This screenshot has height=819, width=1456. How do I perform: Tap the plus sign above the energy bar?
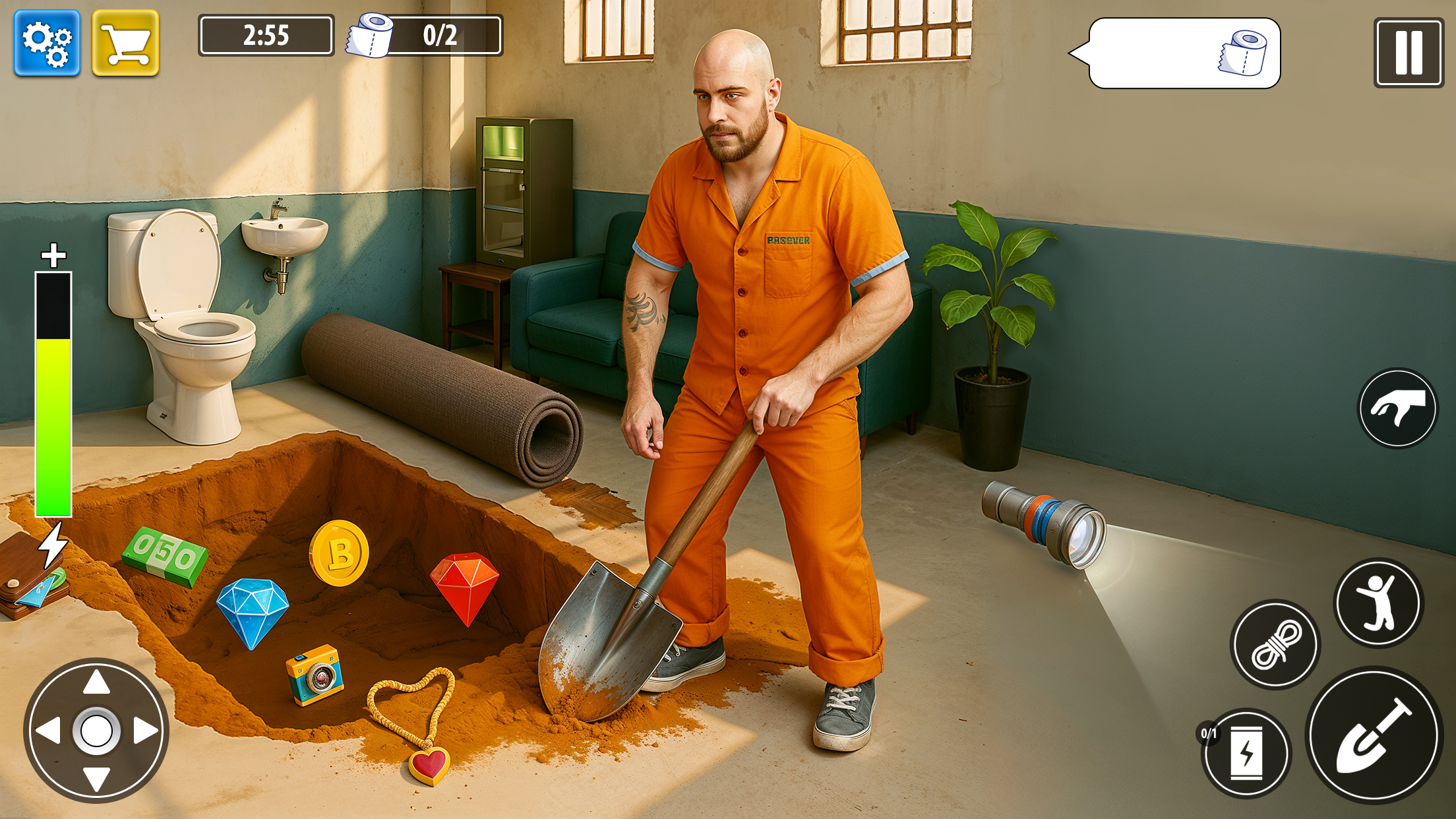(55, 254)
